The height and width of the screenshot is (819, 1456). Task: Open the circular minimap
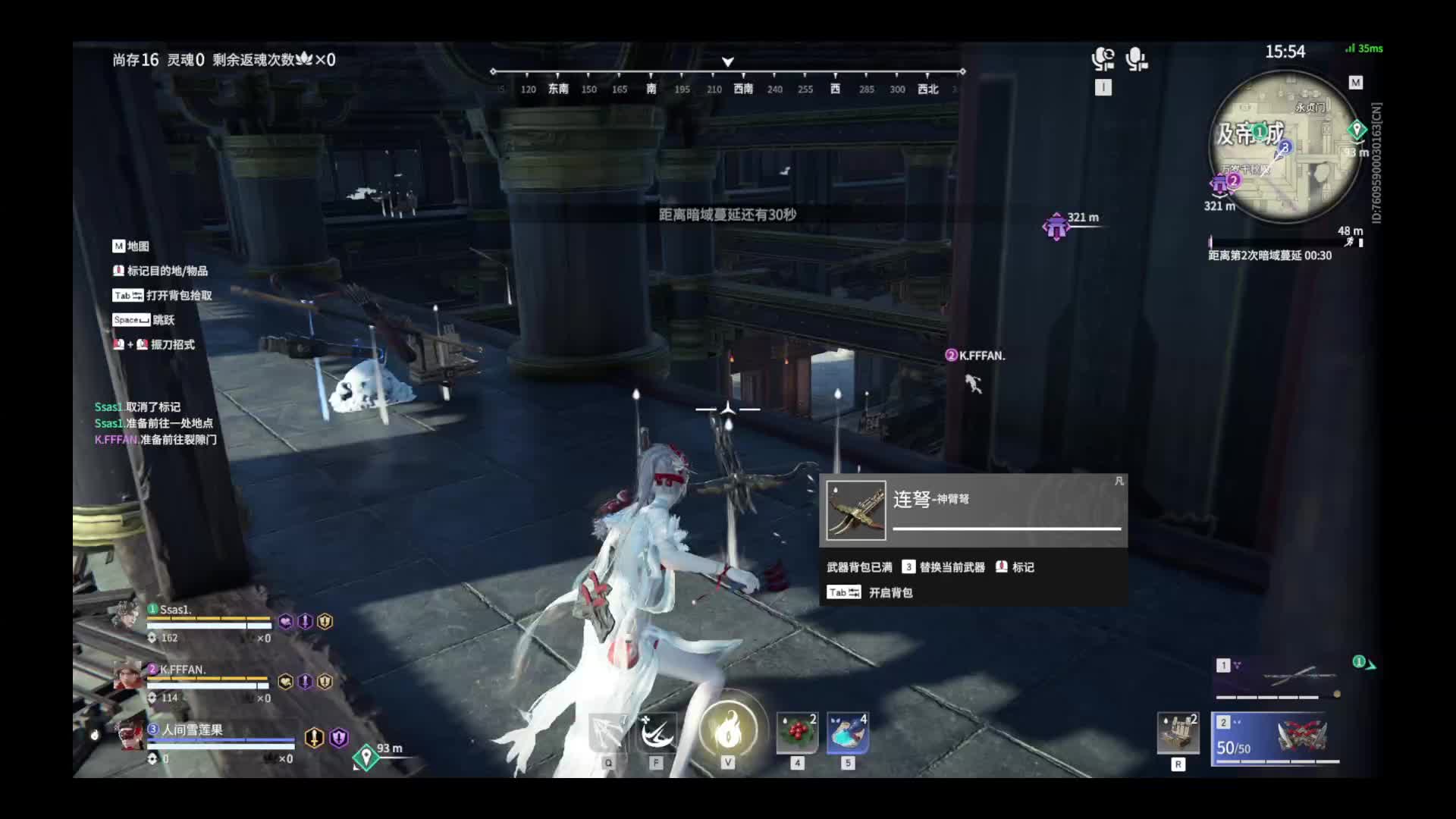click(x=1285, y=148)
